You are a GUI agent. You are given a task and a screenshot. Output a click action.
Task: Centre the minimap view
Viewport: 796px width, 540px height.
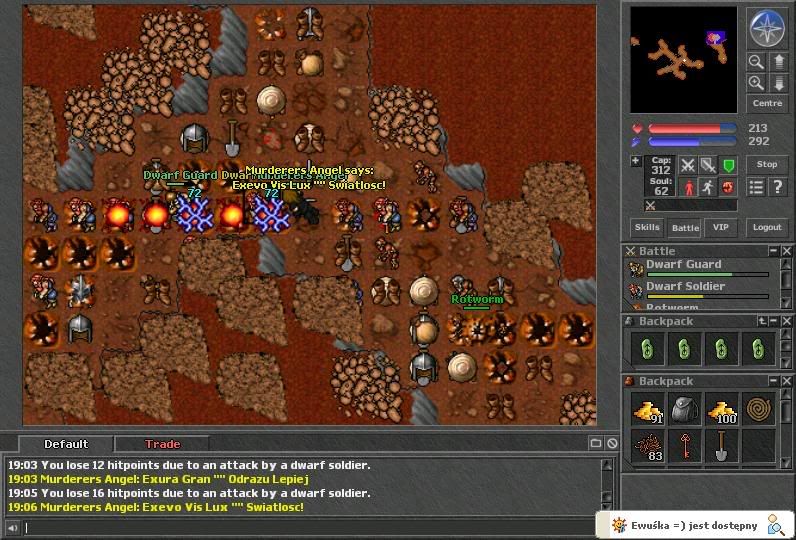coord(767,103)
